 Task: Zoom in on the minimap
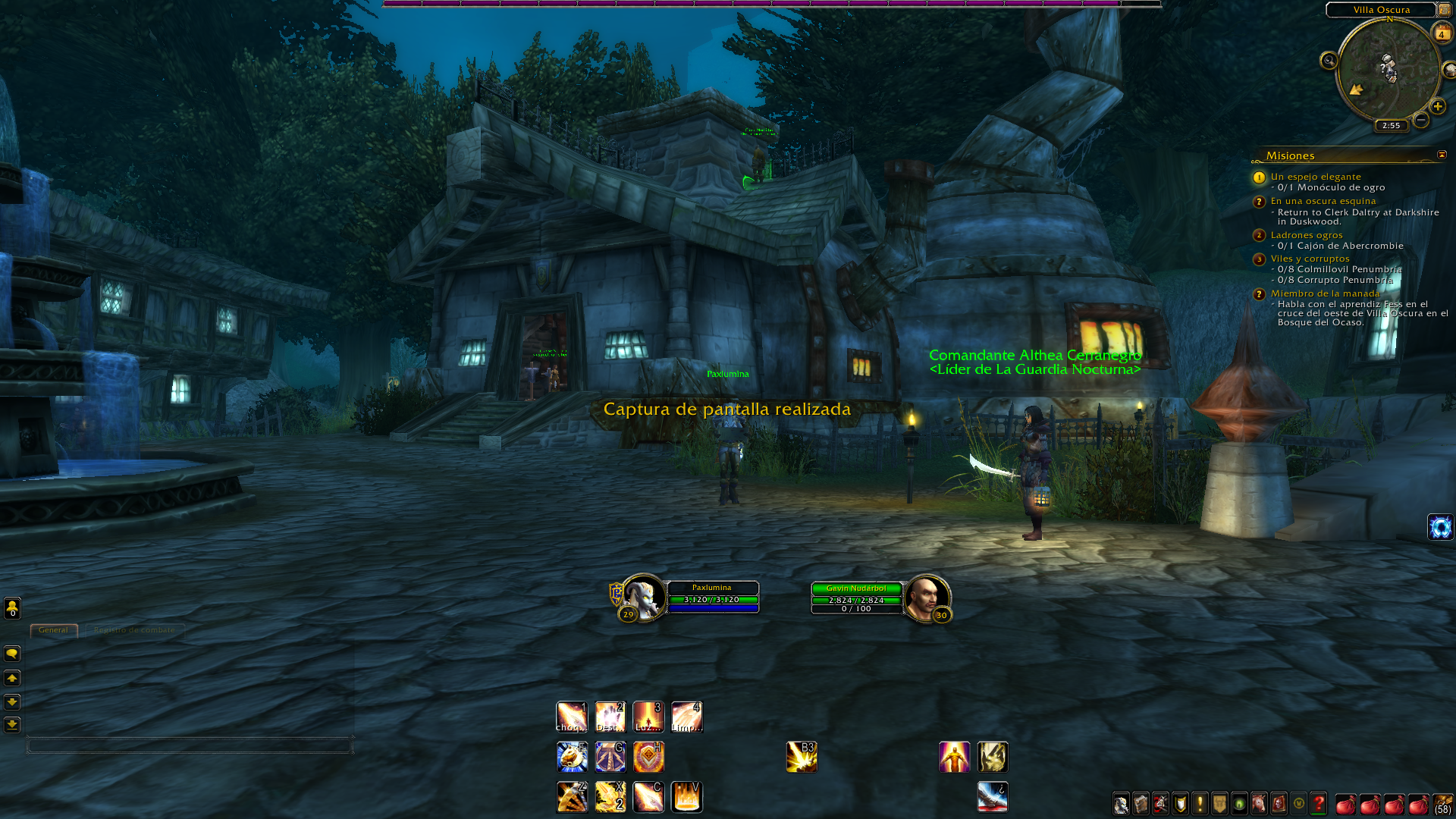click(x=1437, y=106)
